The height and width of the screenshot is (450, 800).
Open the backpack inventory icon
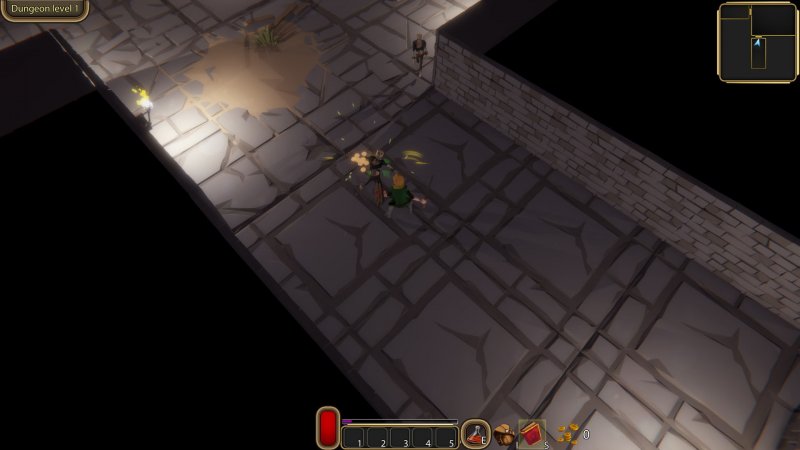point(504,434)
